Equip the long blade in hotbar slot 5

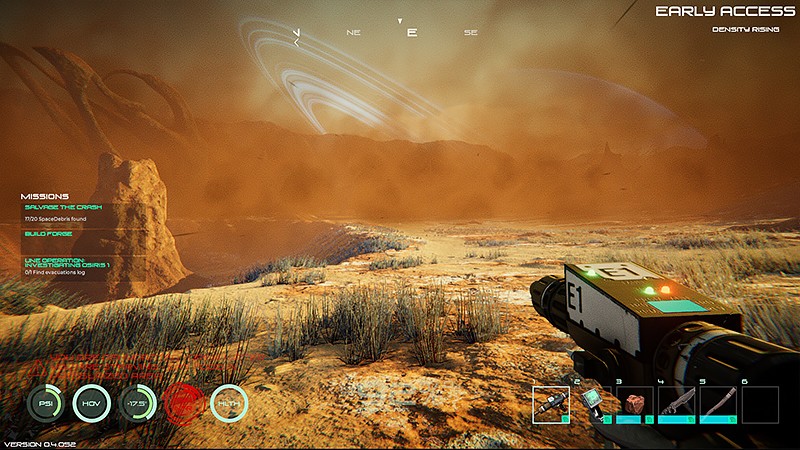[x=717, y=405]
